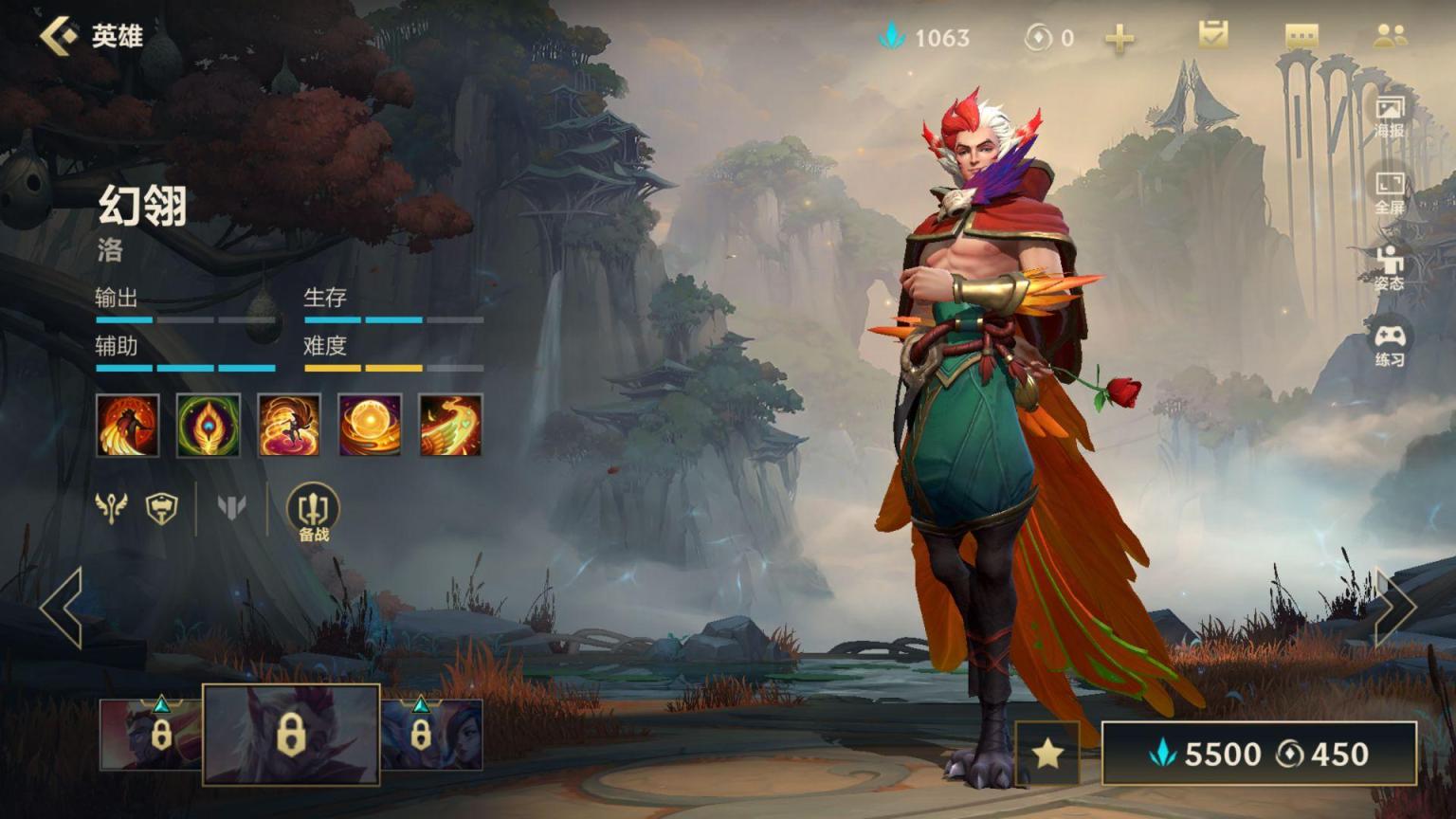This screenshot has height=819, width=1456.
Task: Select the golden orb ability icon
Action: tap(370, 425)
